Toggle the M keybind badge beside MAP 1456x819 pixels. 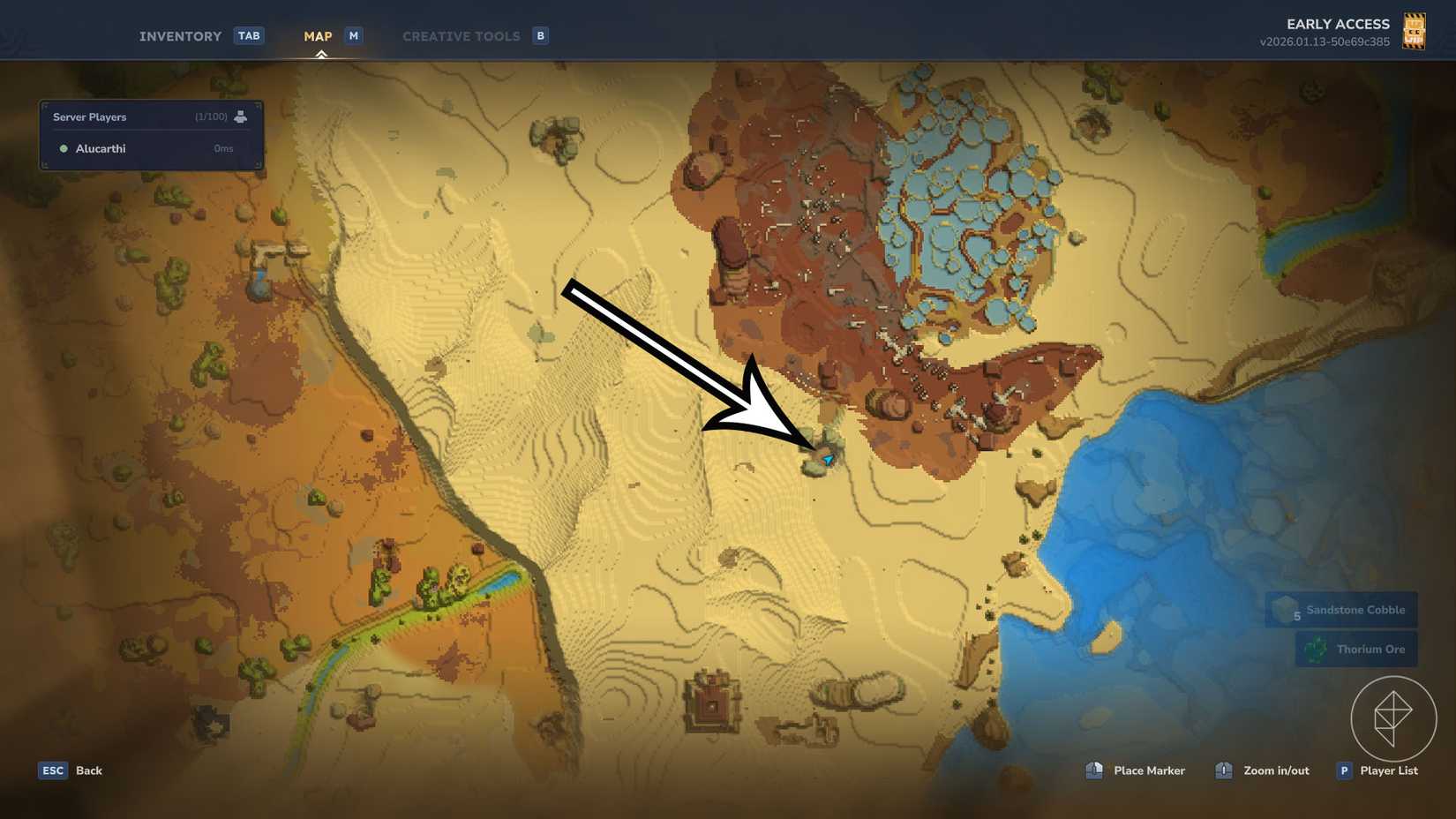click(x=353, y=35)
